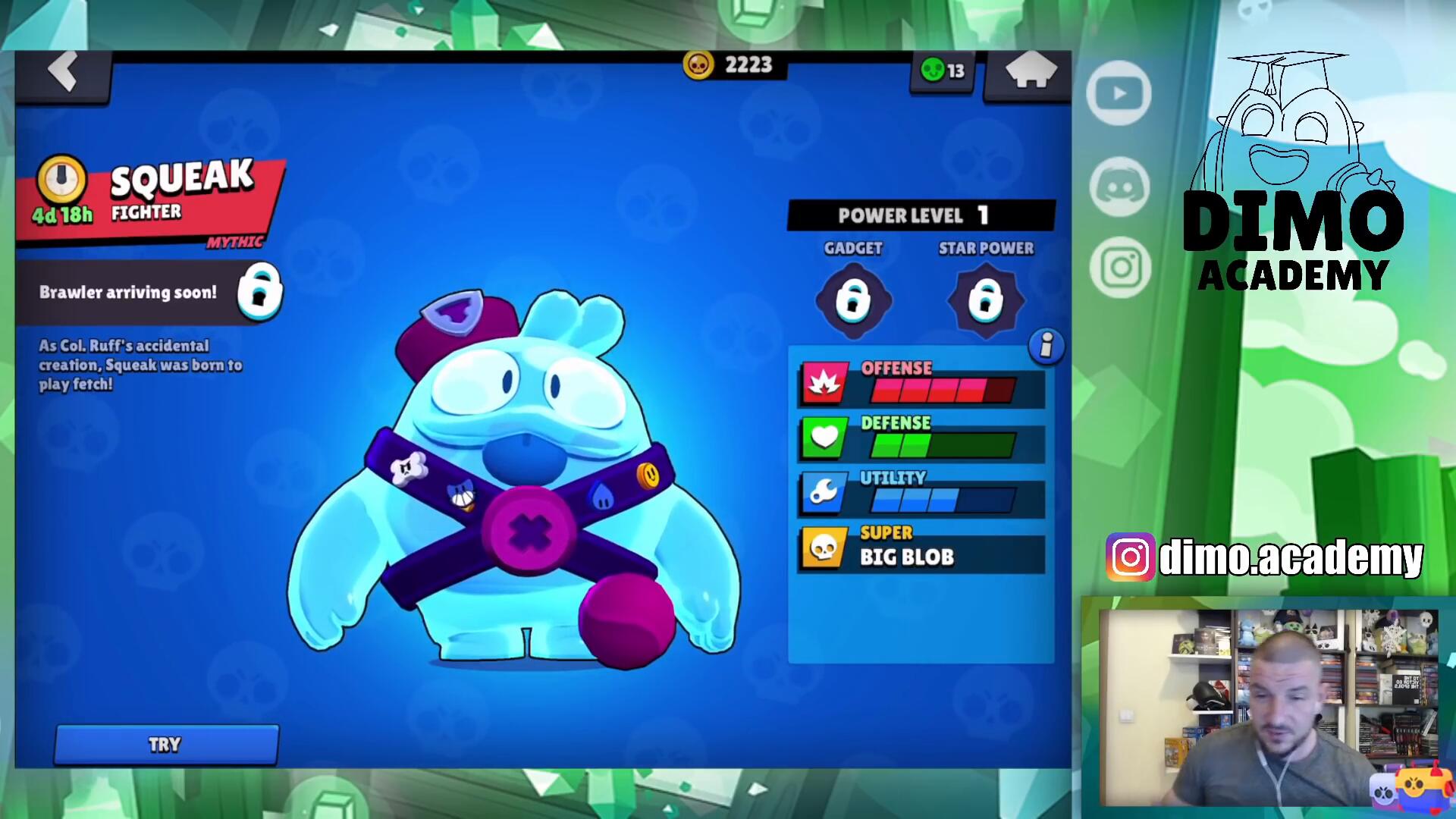The image size is (1456, 819).
Task: View the Big Blob super details
Action: [921, 548]
